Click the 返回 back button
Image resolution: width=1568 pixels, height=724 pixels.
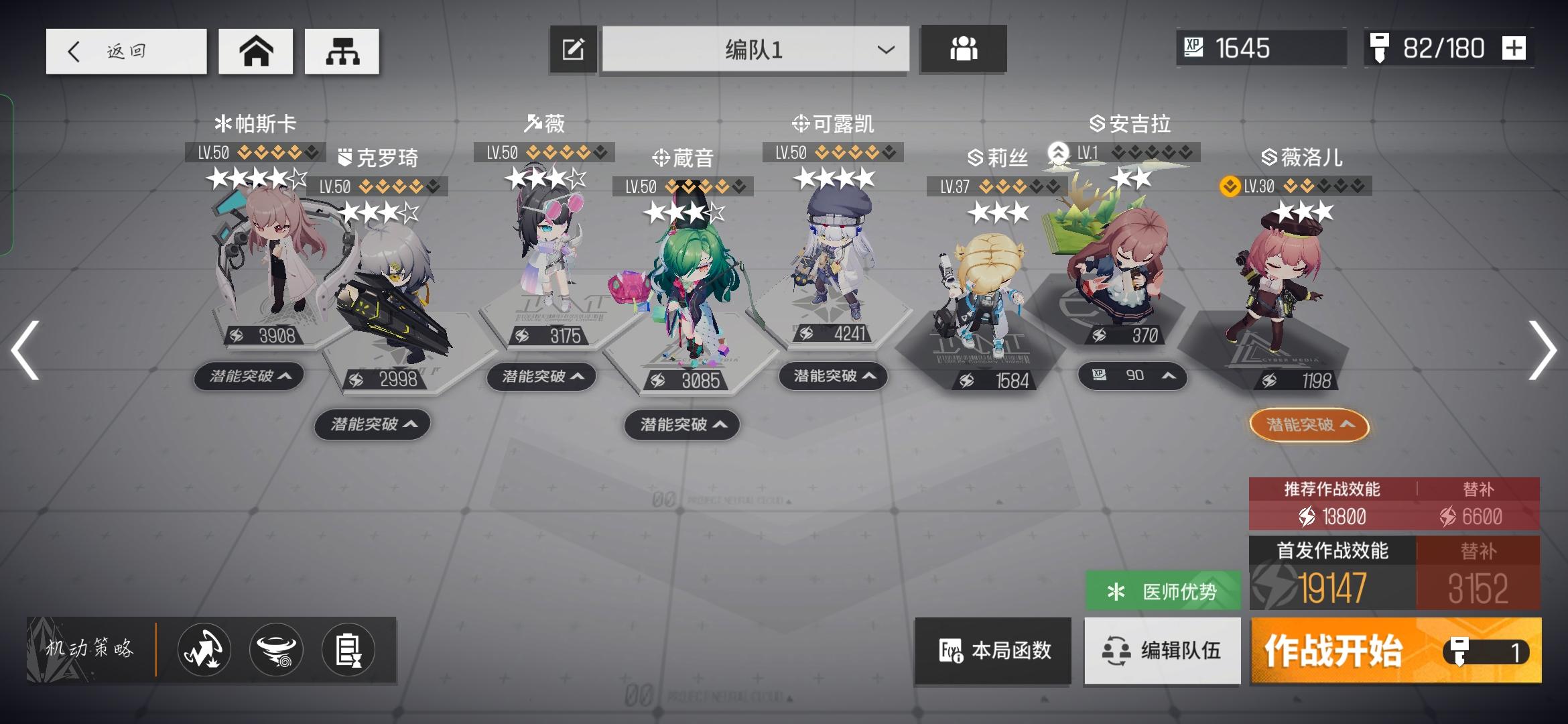coord(126,50)
